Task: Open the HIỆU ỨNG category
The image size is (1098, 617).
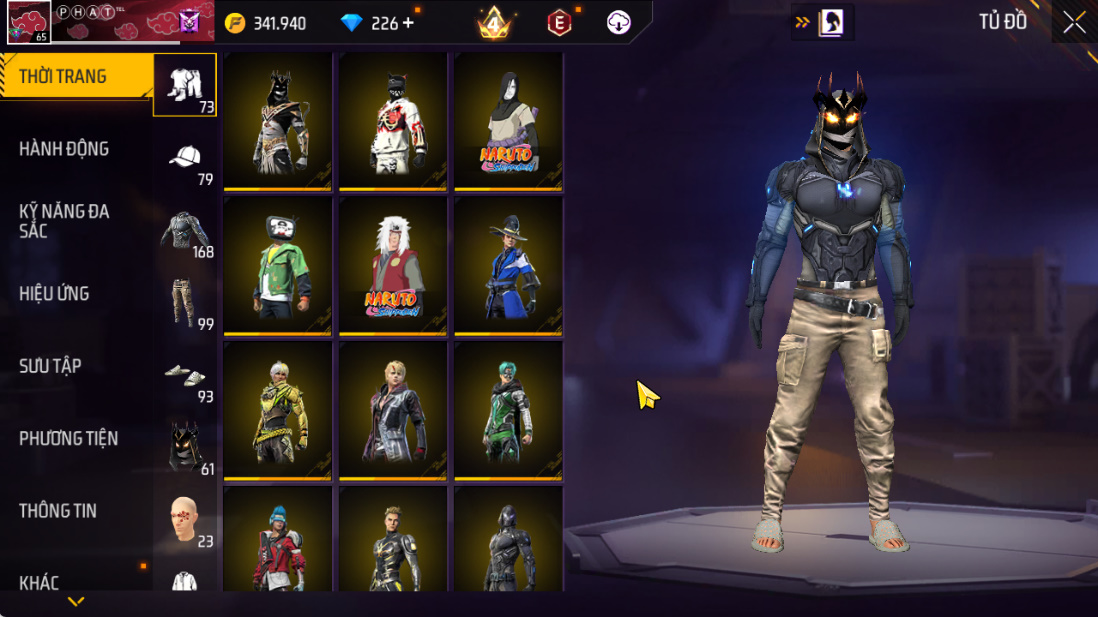Action: [54, 294]
